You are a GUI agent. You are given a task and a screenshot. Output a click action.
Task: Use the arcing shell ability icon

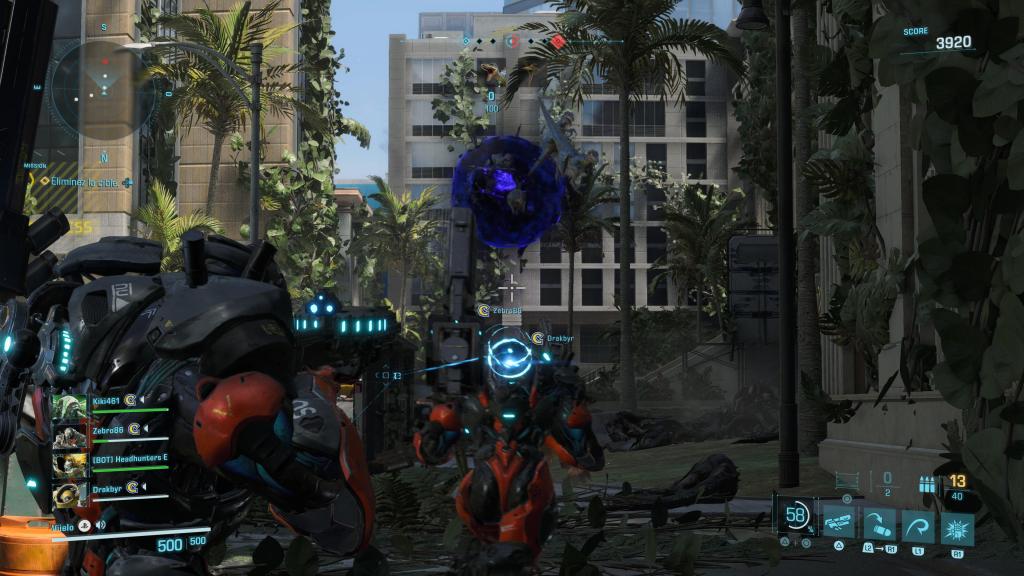point(878,524)
